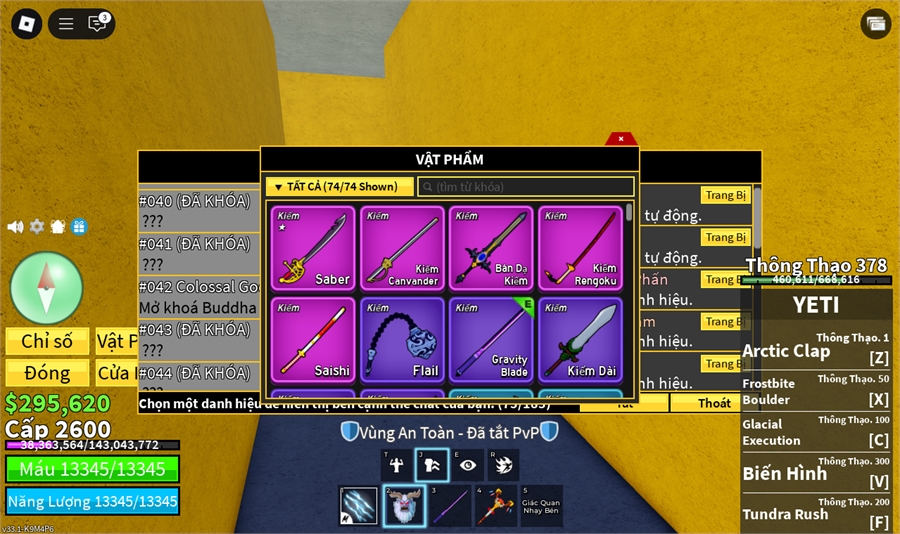This screenshot has width=900, height=534.
Task: Open the Tất Cả item filter dropdown
Action: [340, 187]
